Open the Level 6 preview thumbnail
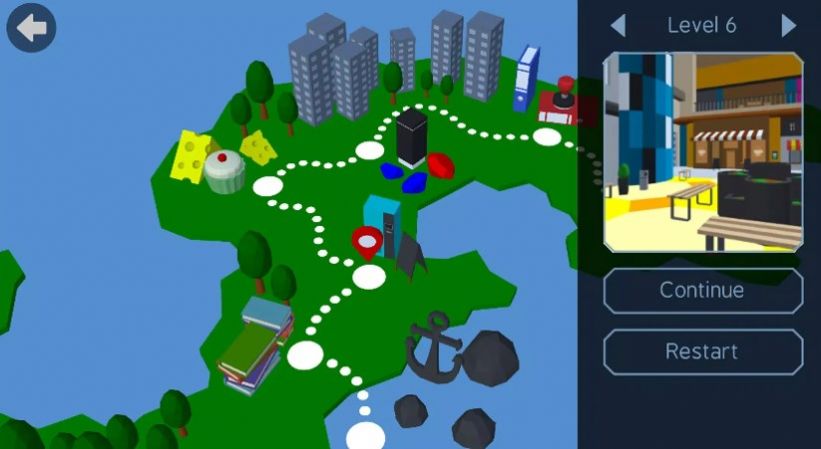The image size is (821, 449). tap(702, 152)
